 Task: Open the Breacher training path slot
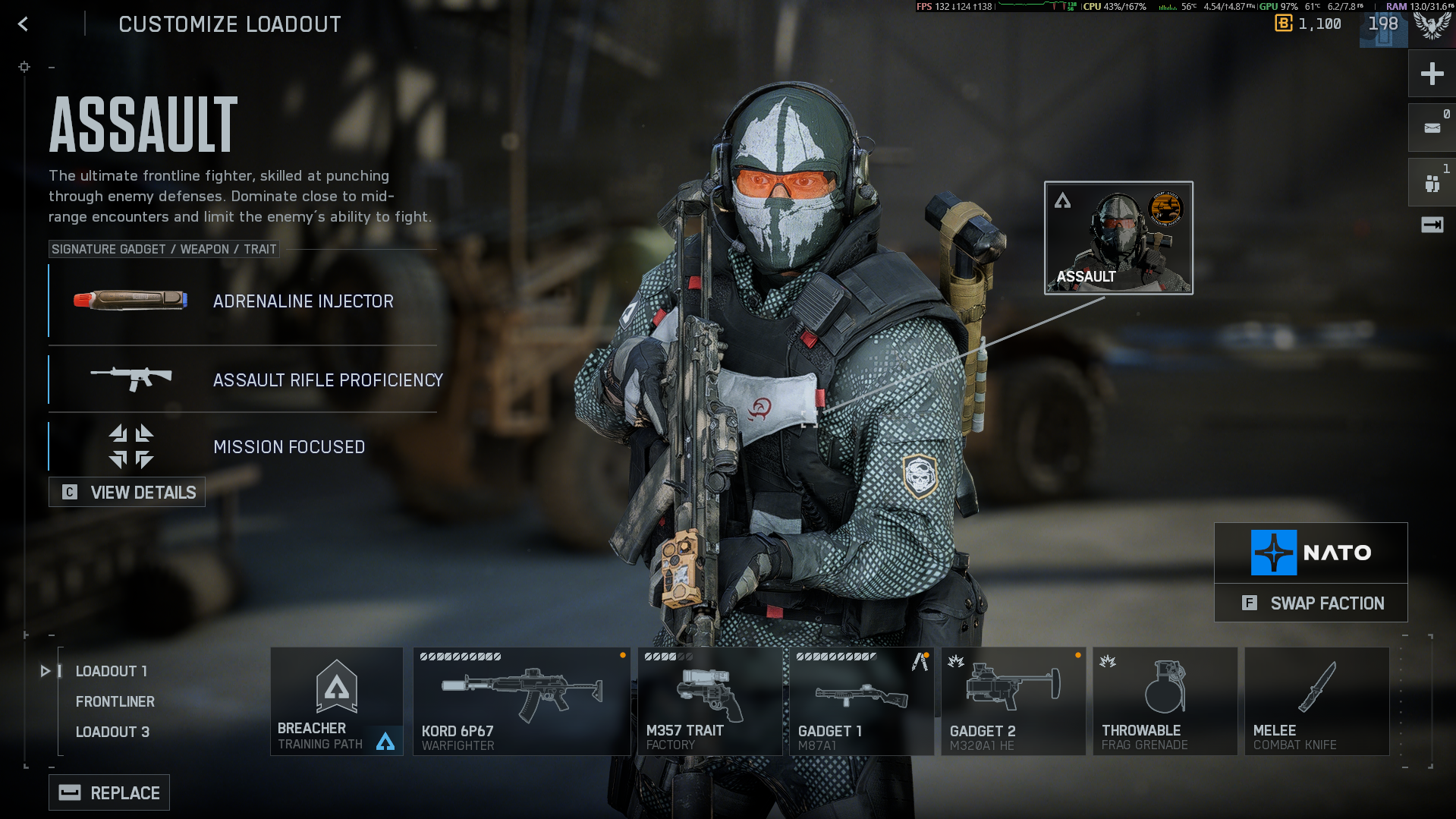pos(336,701)
